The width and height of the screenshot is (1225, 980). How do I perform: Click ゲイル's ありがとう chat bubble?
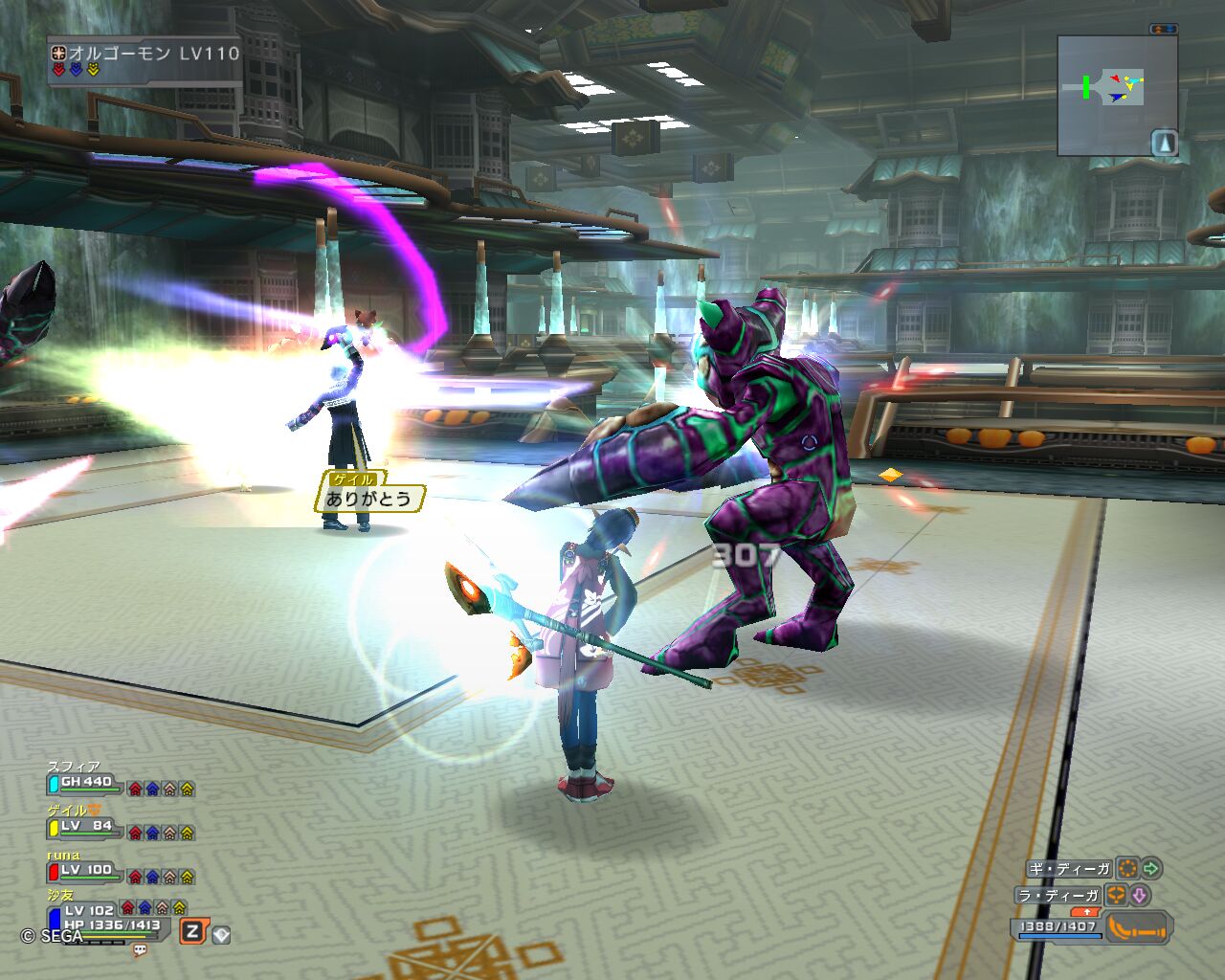point(368,498)
